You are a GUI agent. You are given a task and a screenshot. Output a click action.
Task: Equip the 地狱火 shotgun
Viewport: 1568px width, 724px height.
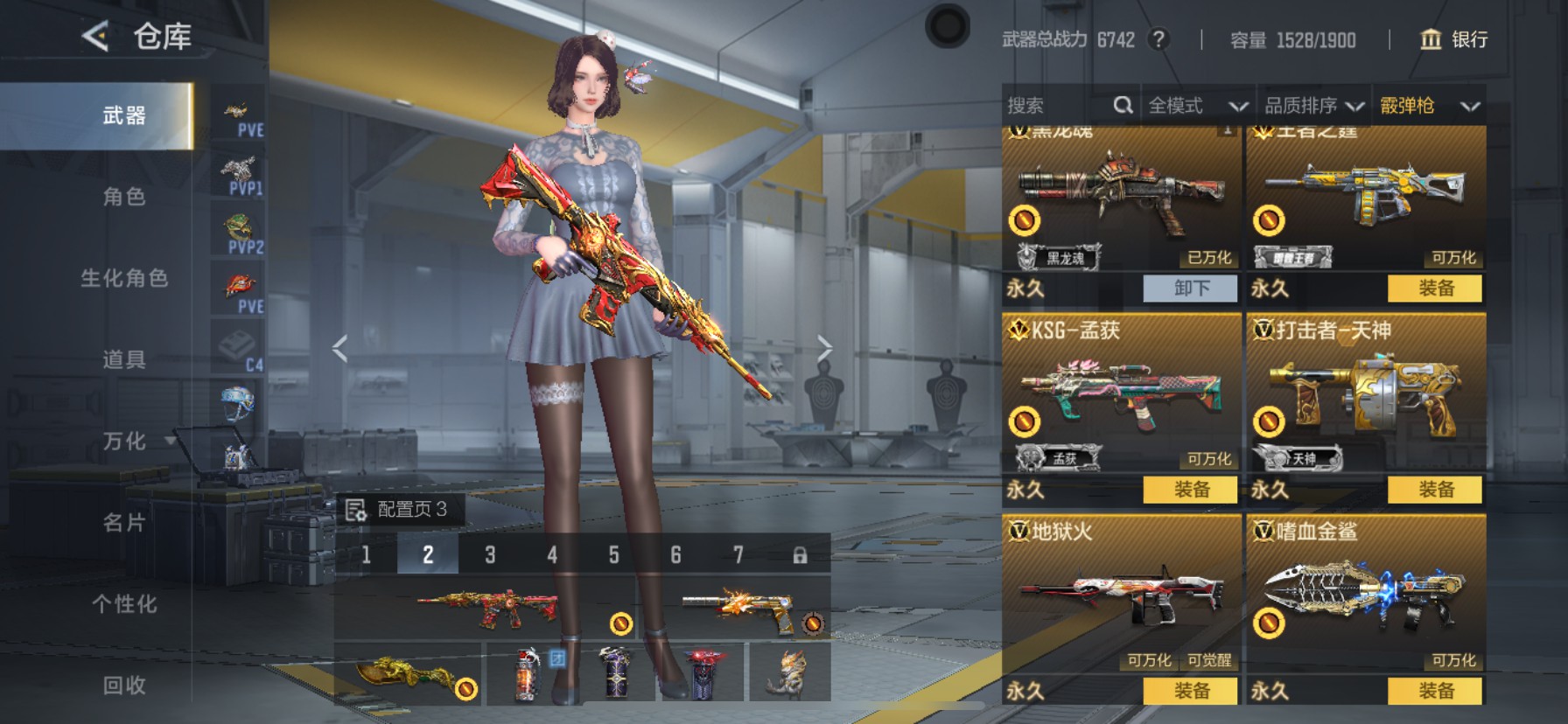[x=1191, y=691]
